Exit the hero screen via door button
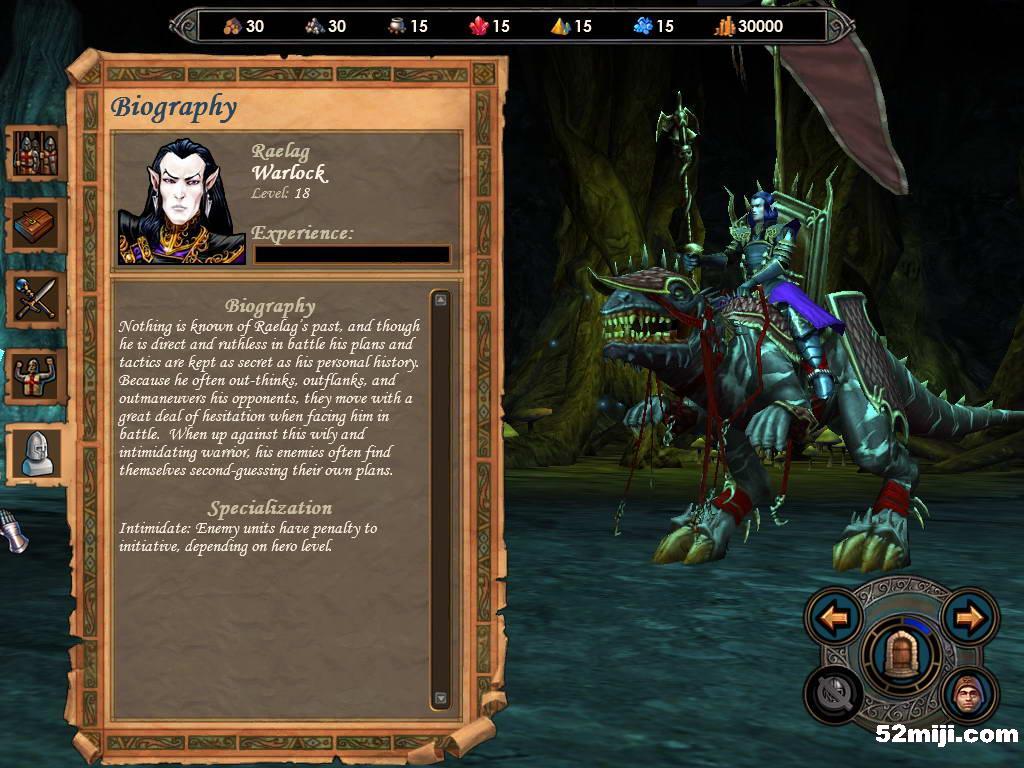This screenshot has width=1024, height=768. [901, 656]
